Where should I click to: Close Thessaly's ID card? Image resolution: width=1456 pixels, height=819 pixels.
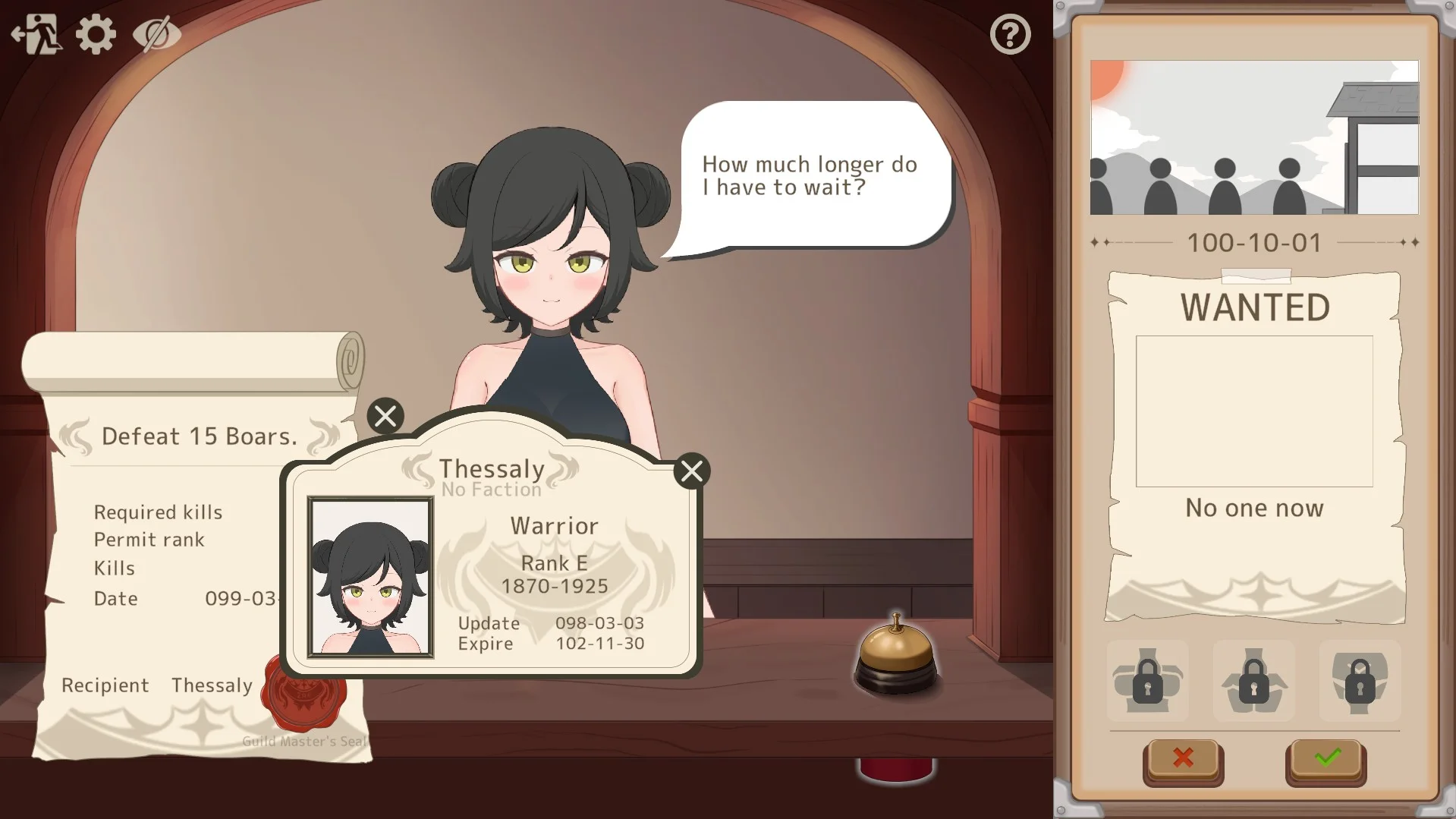click(691, 471)
